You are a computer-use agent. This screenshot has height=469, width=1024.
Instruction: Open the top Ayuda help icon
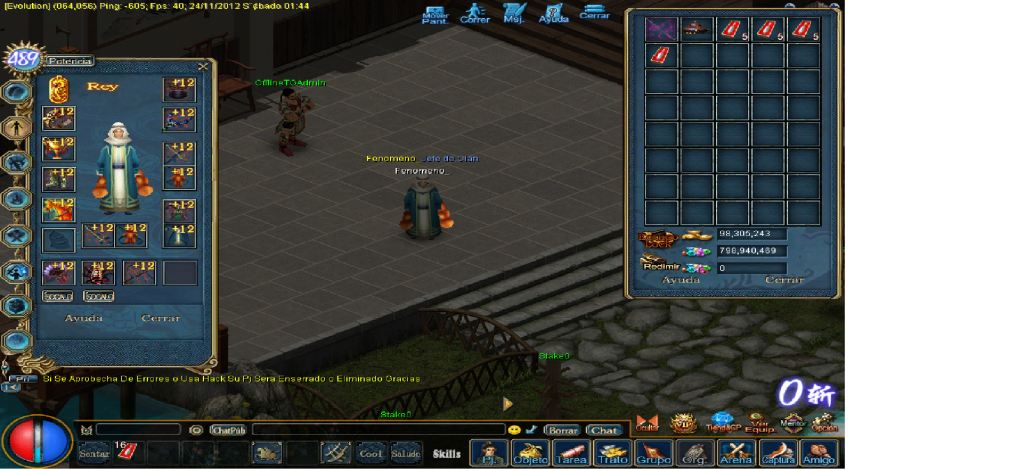click(x=553, y=14)
